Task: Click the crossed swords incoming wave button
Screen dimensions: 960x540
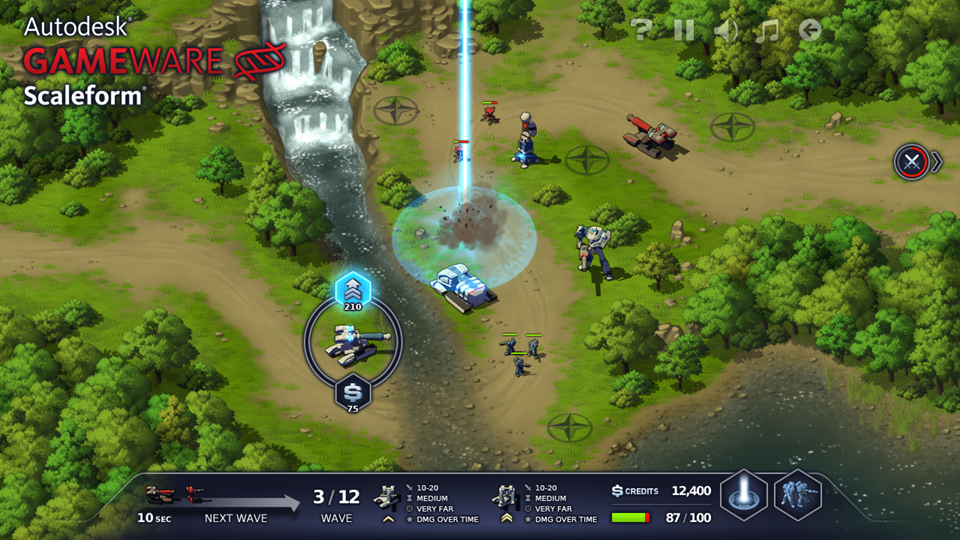Action: point(911,161)
